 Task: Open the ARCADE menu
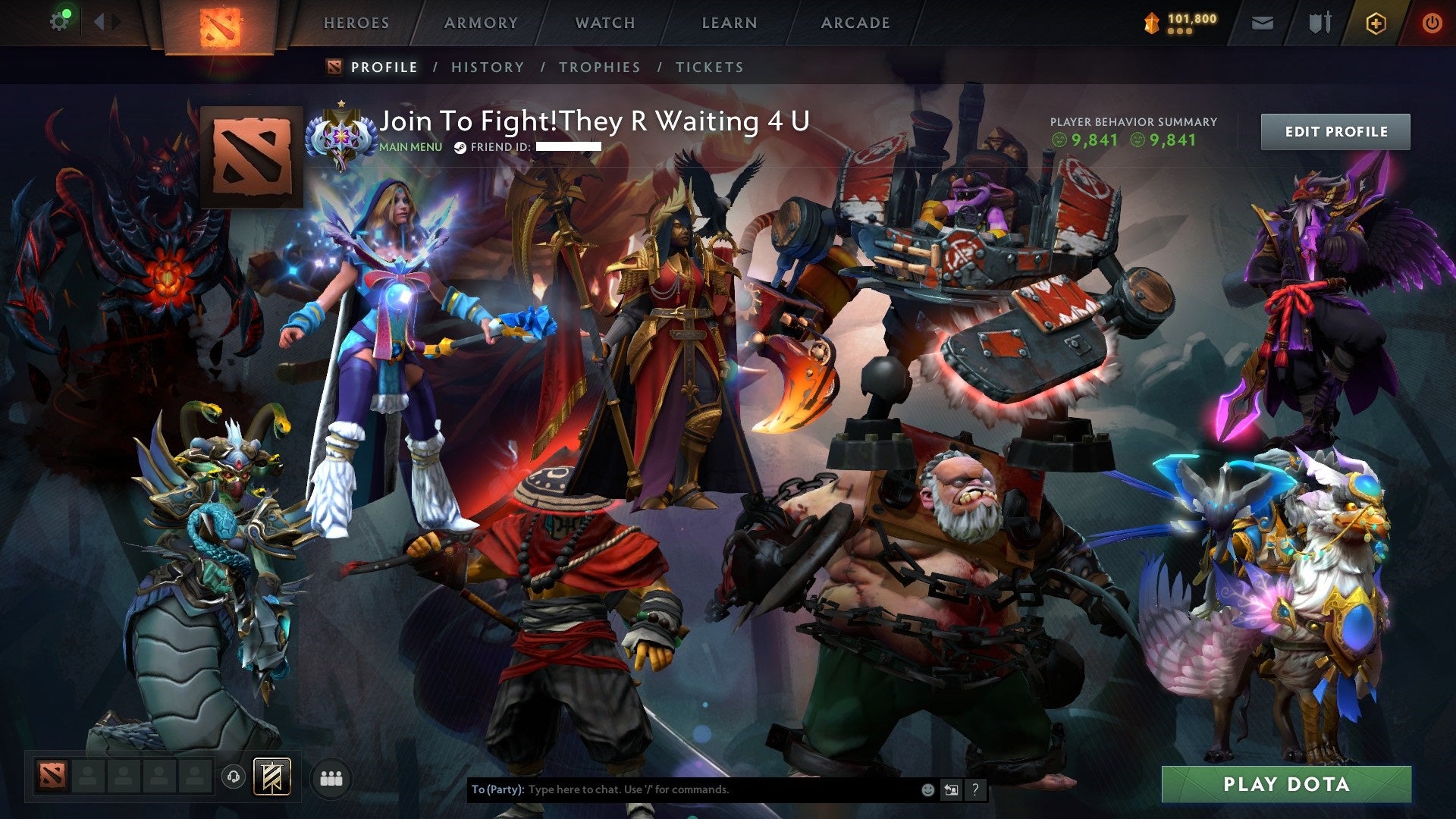click(x=855, y=23)
